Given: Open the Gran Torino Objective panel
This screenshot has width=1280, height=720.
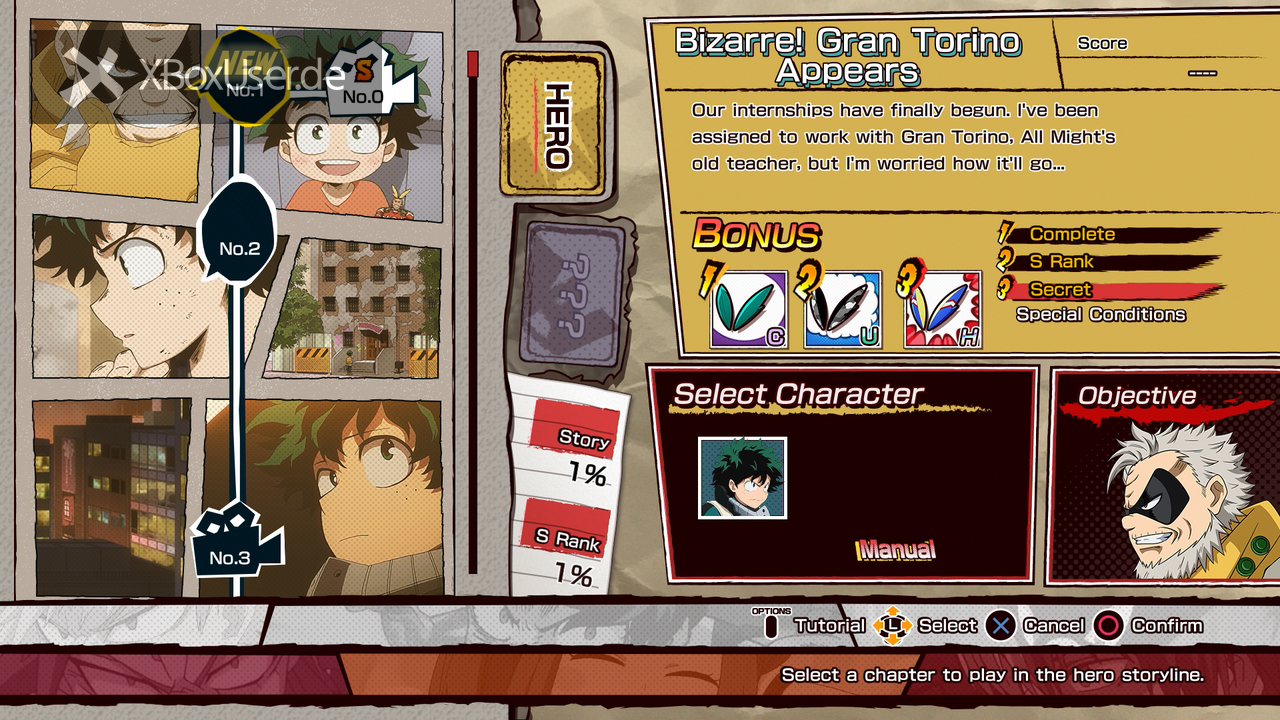Looking at the screenshot, I should click(1162, 475).
